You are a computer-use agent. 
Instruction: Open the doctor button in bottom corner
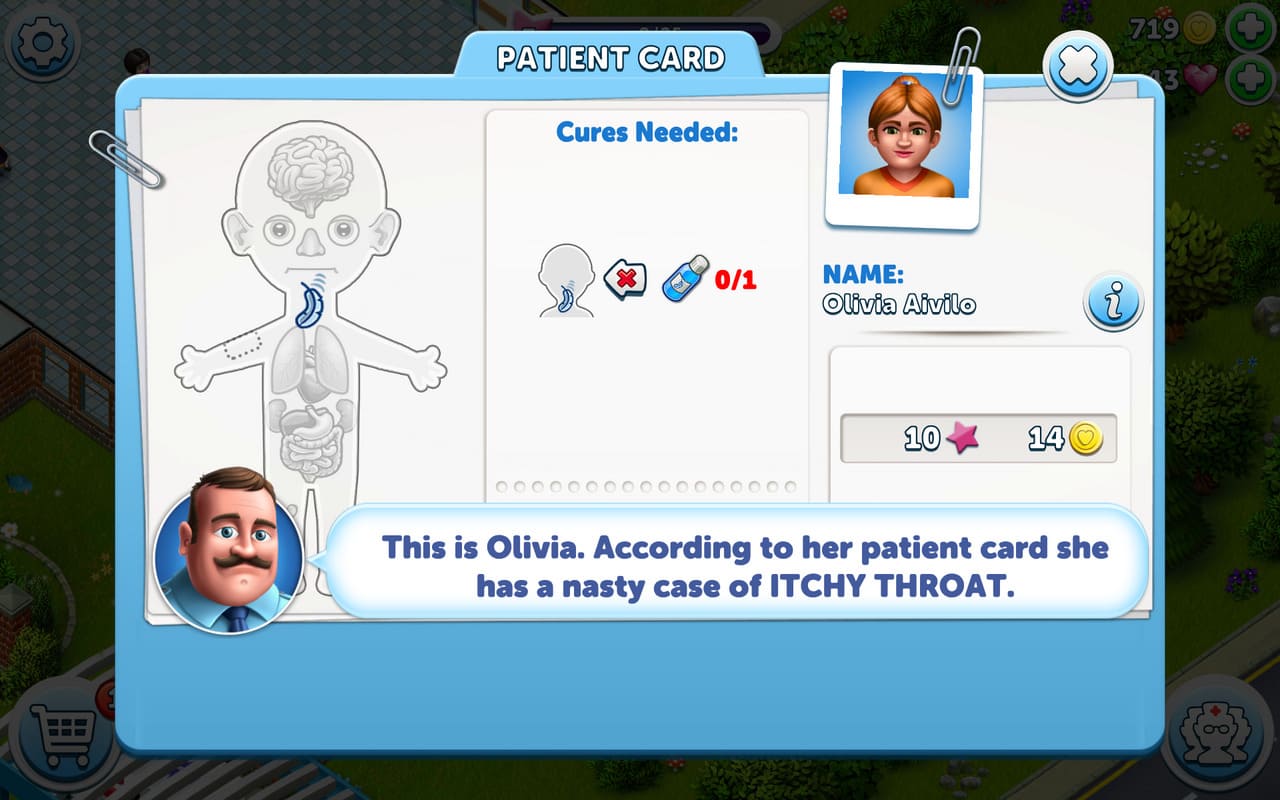(1216, 735)
